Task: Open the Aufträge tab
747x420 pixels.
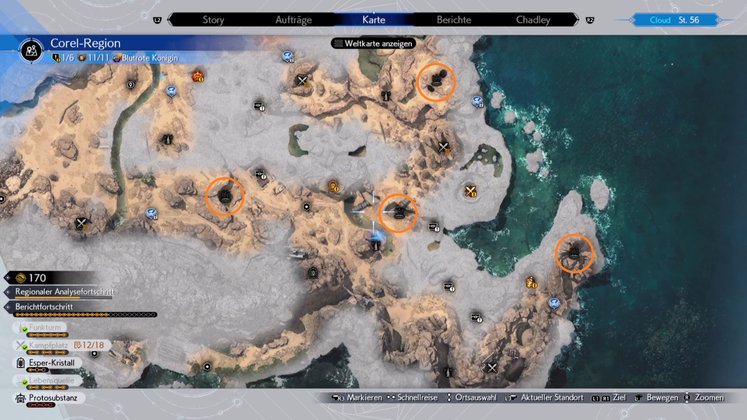Action: (292, 19)
